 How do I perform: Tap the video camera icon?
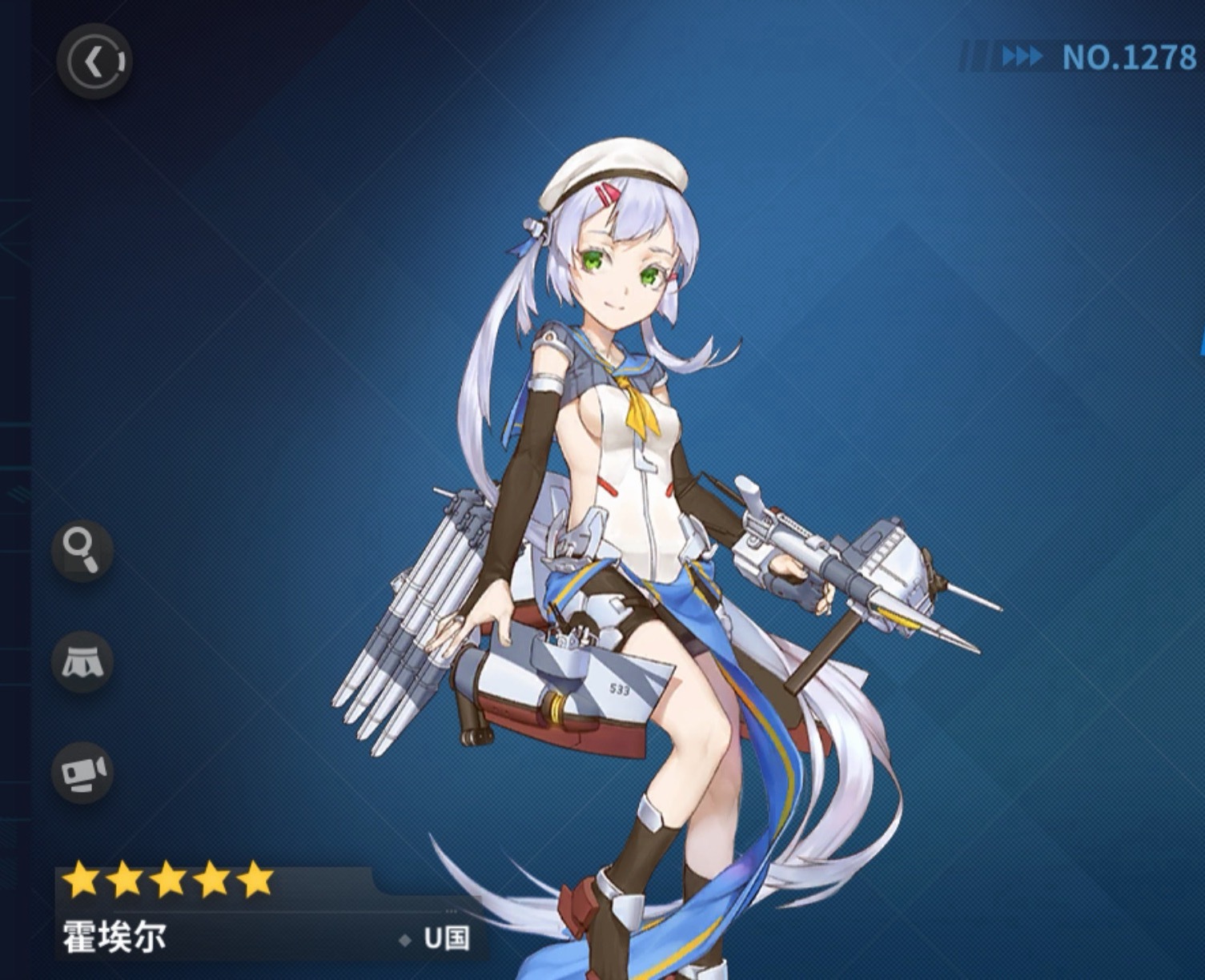pyautogui.click(x=82, y=772)
